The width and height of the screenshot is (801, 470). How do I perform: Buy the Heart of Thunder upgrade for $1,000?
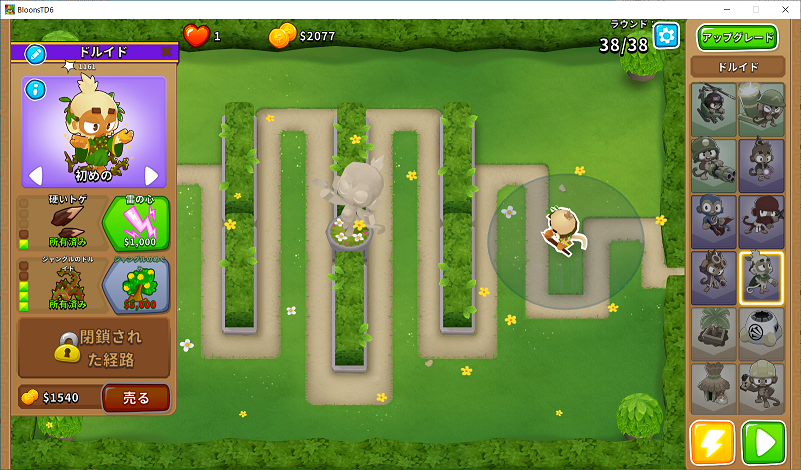[136, 223]
